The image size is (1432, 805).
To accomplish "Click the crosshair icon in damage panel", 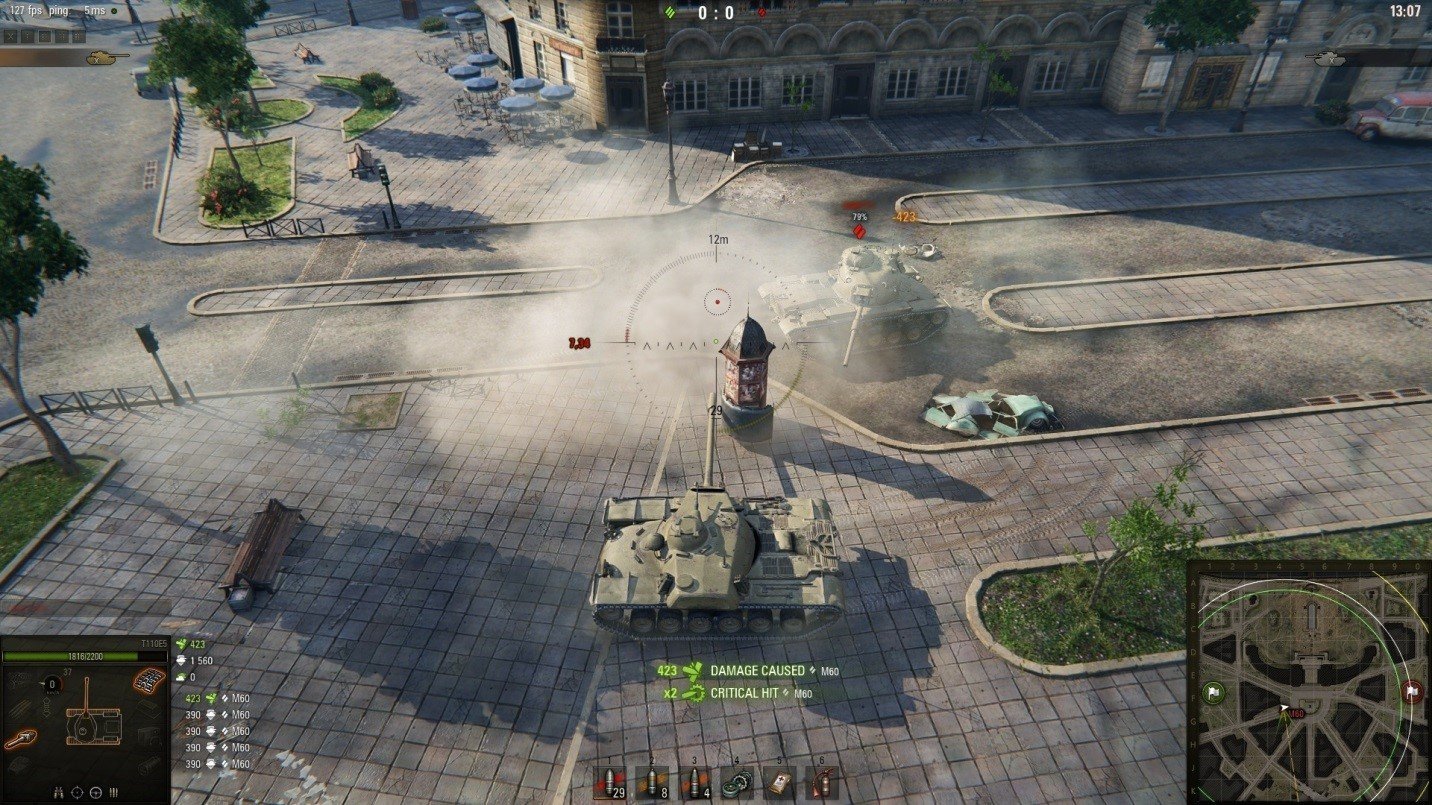I will (78, 792).
